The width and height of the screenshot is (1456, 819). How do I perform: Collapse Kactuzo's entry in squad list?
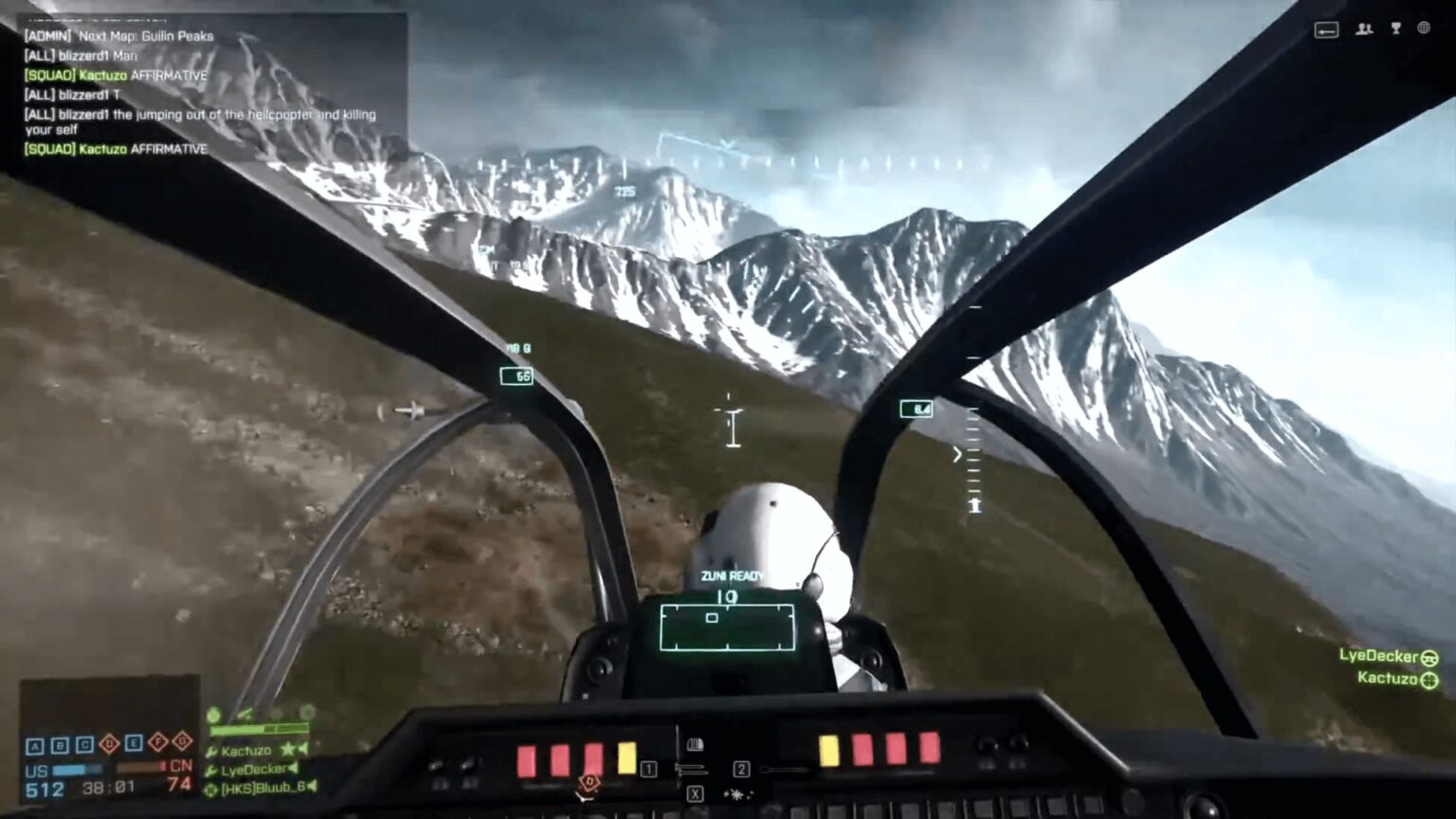[x=301, y=748]
